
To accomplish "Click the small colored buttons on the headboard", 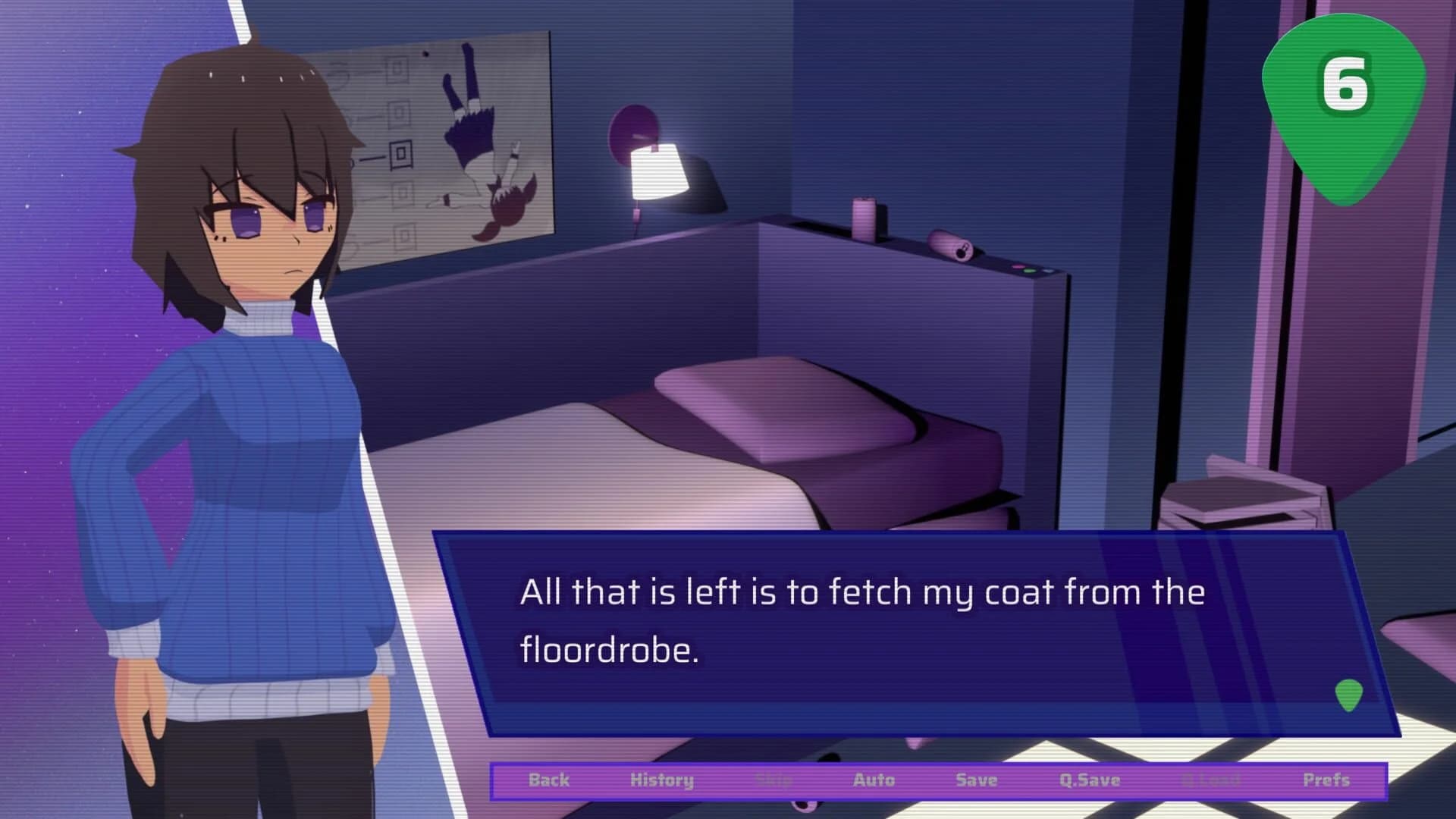I will (1031, 267).
